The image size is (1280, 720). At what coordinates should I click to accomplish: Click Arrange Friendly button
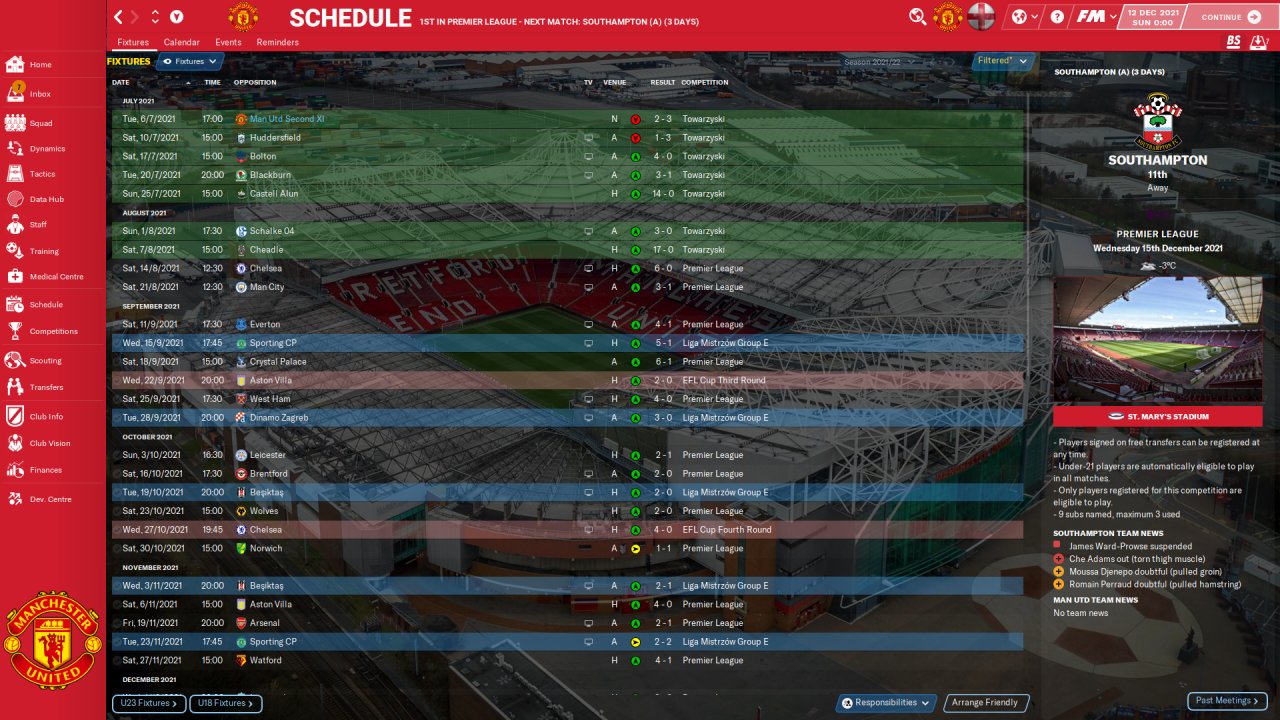click(985, 703)
